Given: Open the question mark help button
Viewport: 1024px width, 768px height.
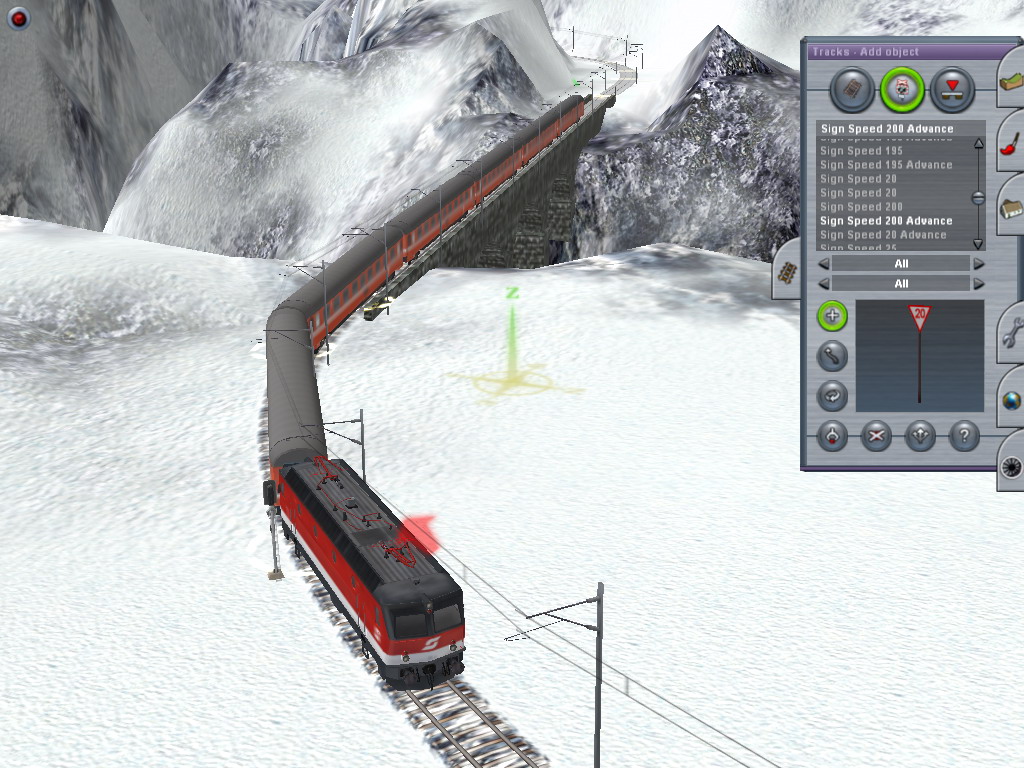Looking at the screenshot, I should 963,436.
